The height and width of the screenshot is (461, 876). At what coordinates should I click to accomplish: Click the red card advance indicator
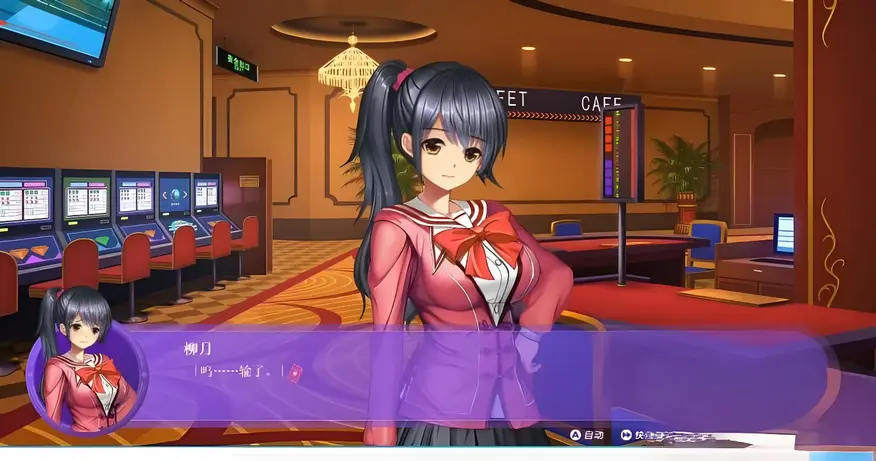(295, 372)
